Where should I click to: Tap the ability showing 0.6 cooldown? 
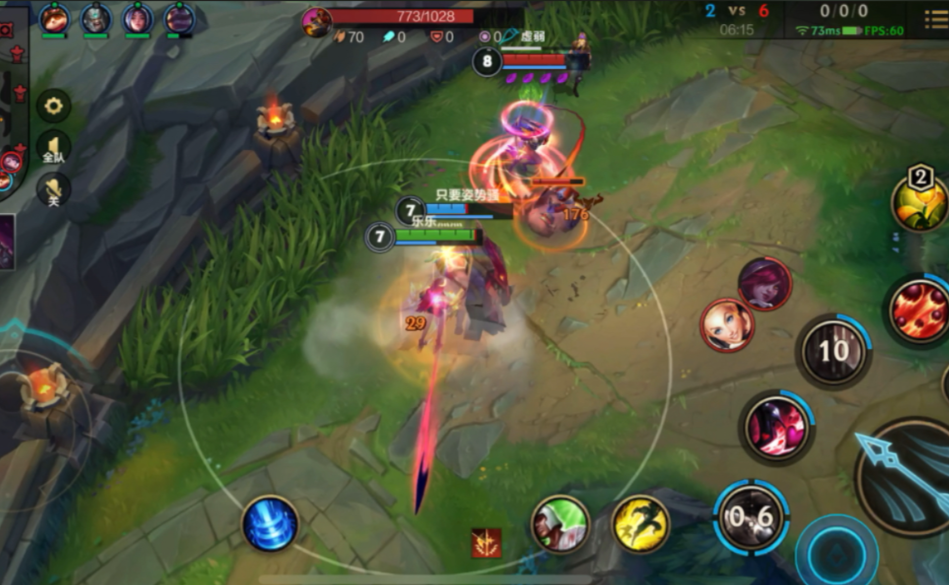(752, 518)
